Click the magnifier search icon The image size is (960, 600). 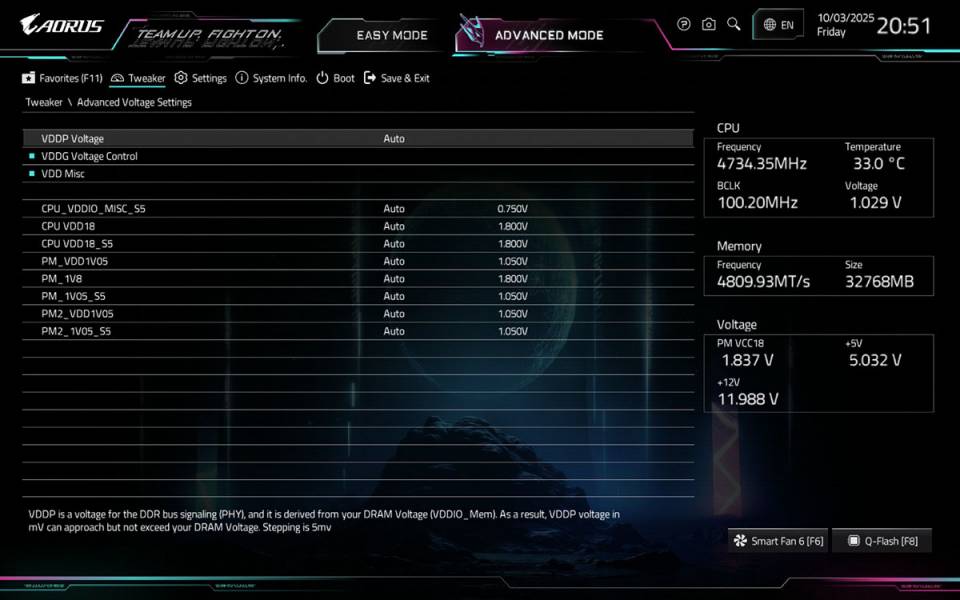(x=734, y=24)
